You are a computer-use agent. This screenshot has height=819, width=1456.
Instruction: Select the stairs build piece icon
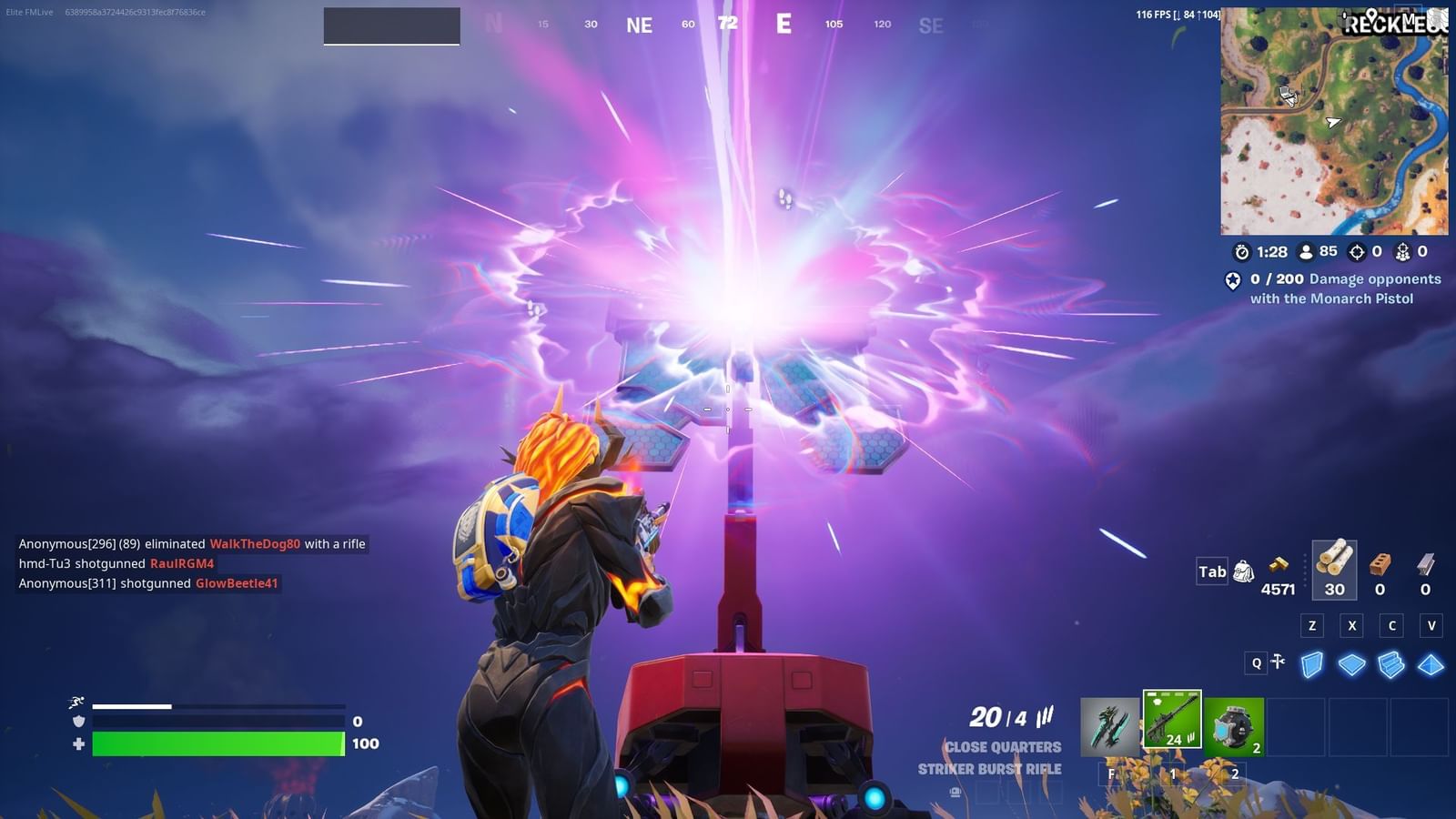pyautogui.click(x=1391, y=666)
